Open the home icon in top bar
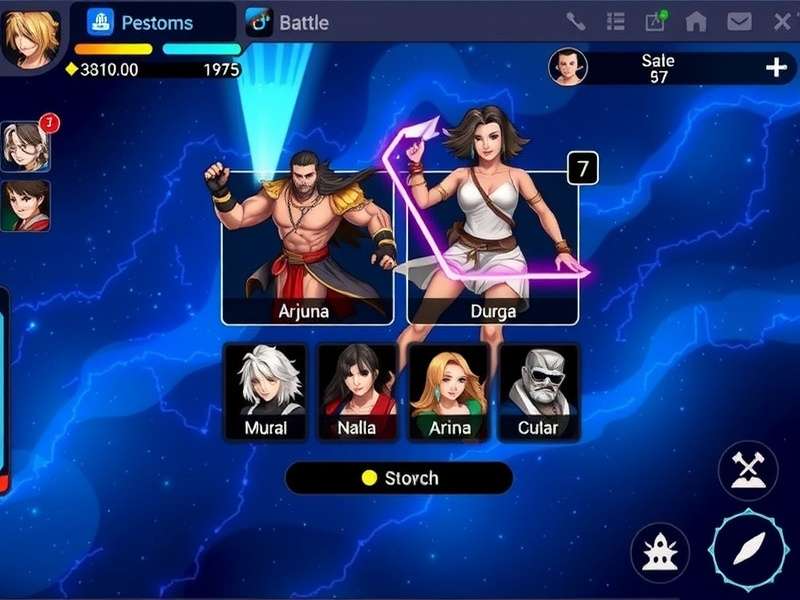The height and width of the screenshot is (600, 800). click(696, 22)
